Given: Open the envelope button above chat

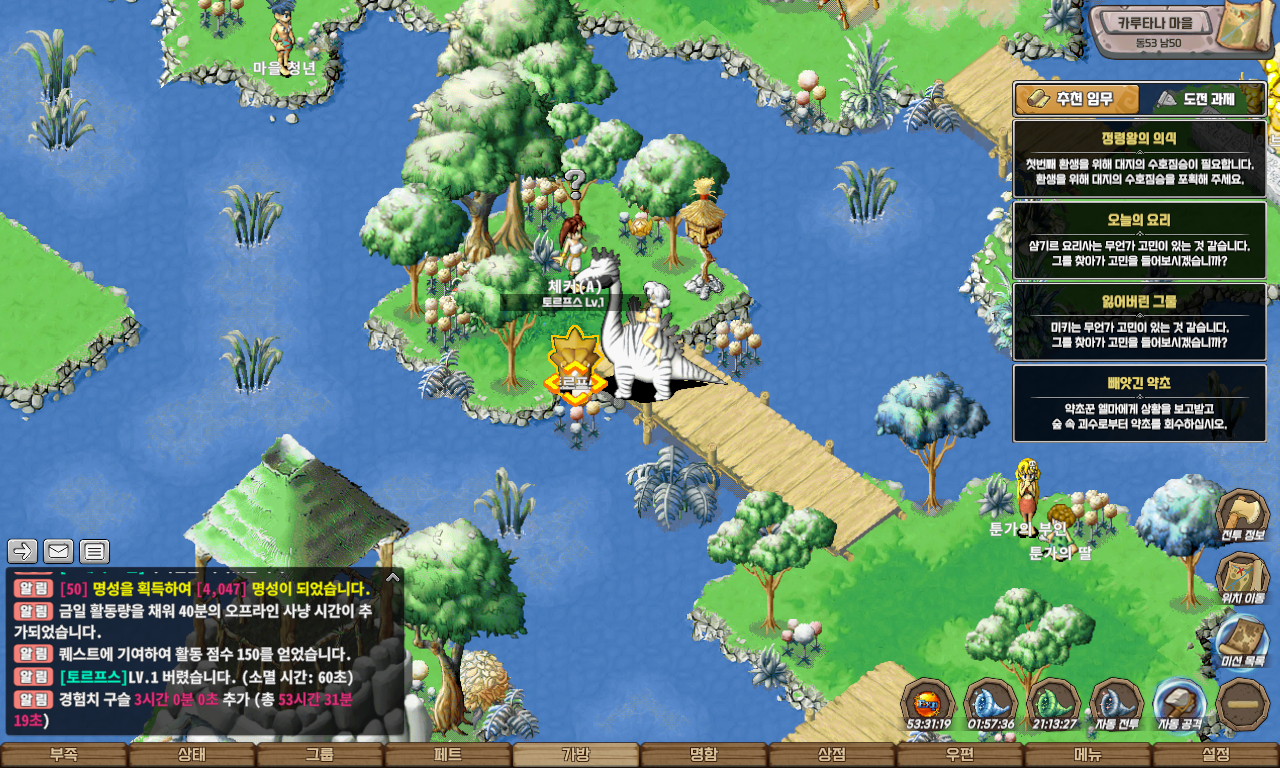Looking at the screenshot, I should pyautogui.click(x=58, y=551).
